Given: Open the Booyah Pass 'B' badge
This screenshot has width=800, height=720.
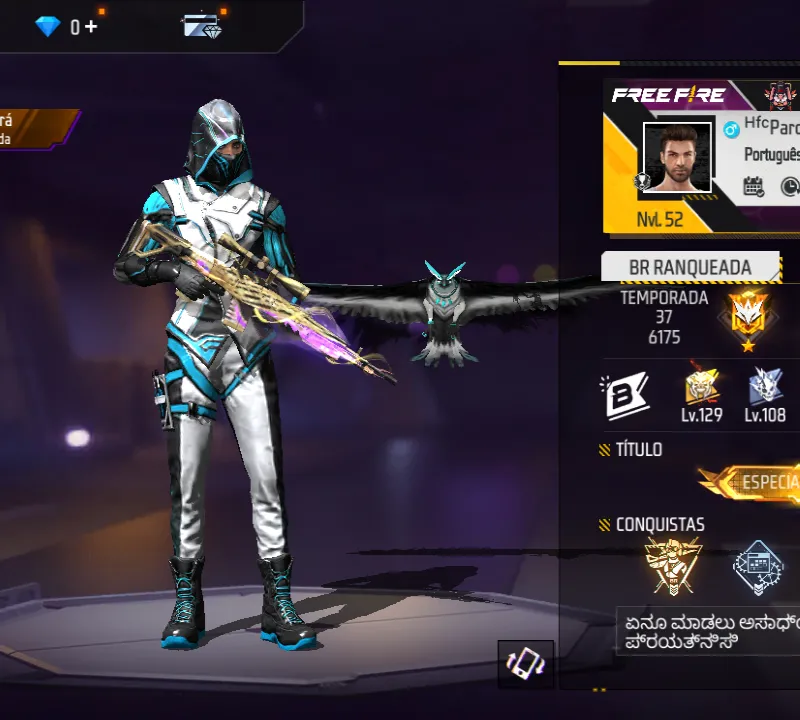Looking at the screenshot, I should [621, 393].
